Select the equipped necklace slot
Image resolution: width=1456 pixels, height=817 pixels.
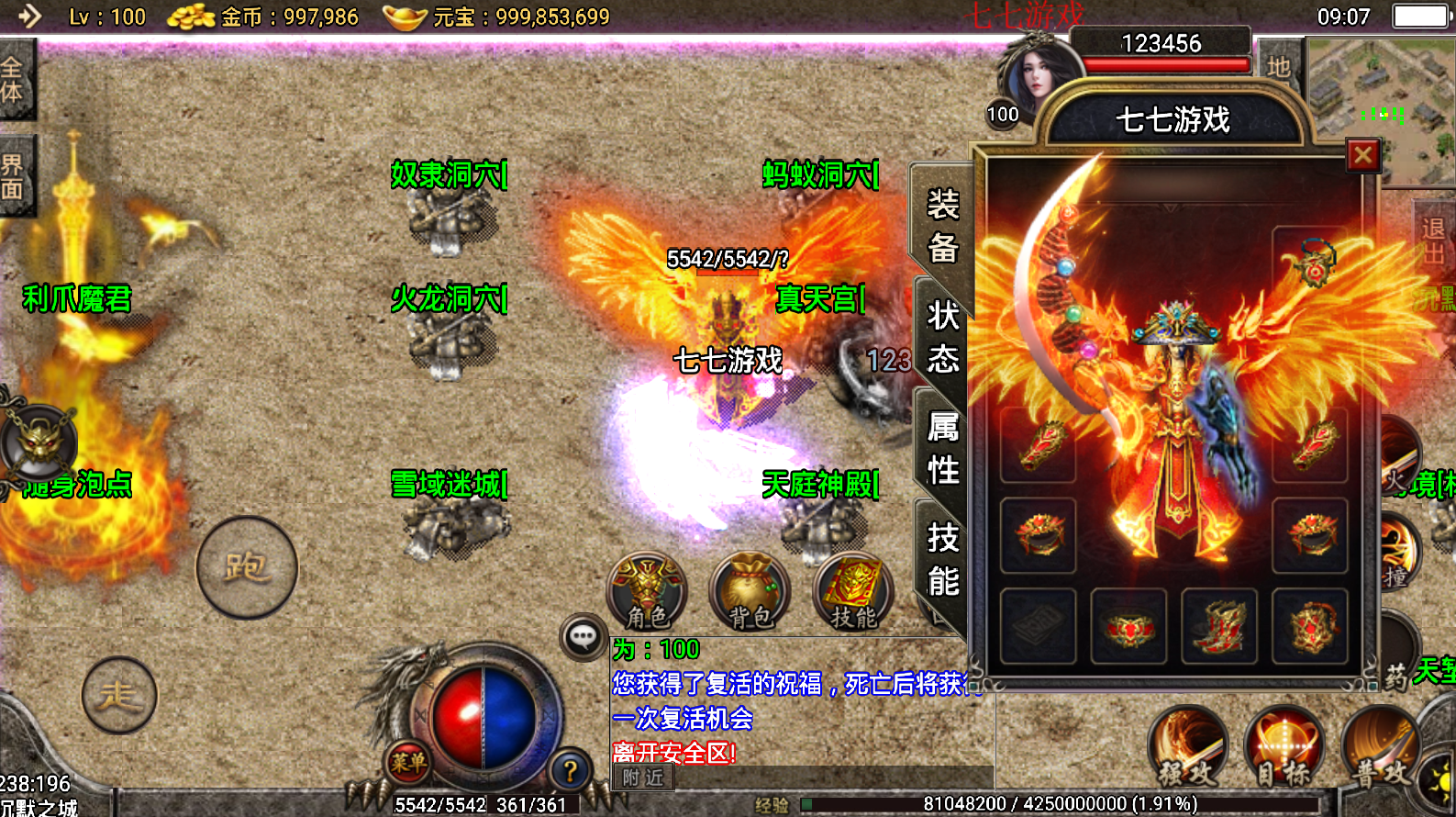(1311, 264)
